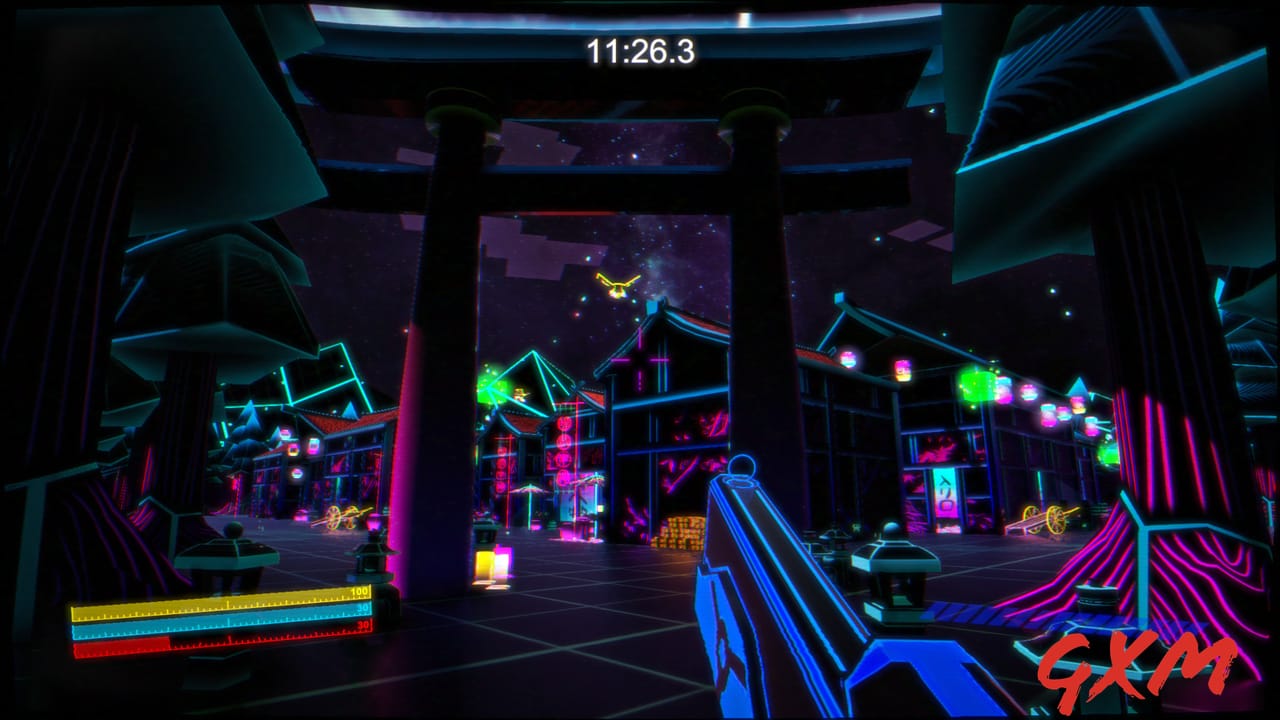1280x720 pixels.
Task: Select the neon cart on the right street
Action: (1042, 518)
